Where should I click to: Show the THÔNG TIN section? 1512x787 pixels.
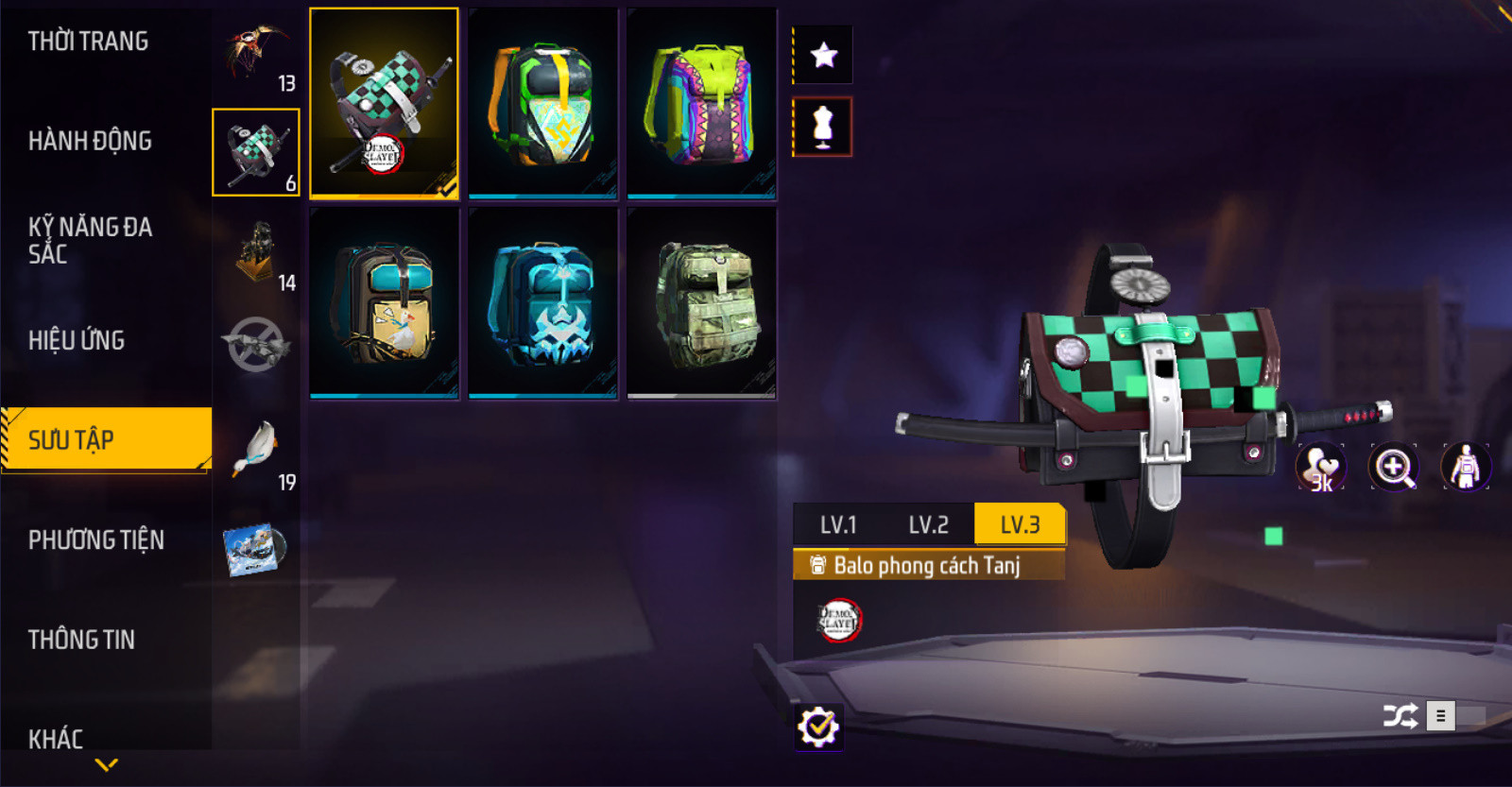pos(81,640)
